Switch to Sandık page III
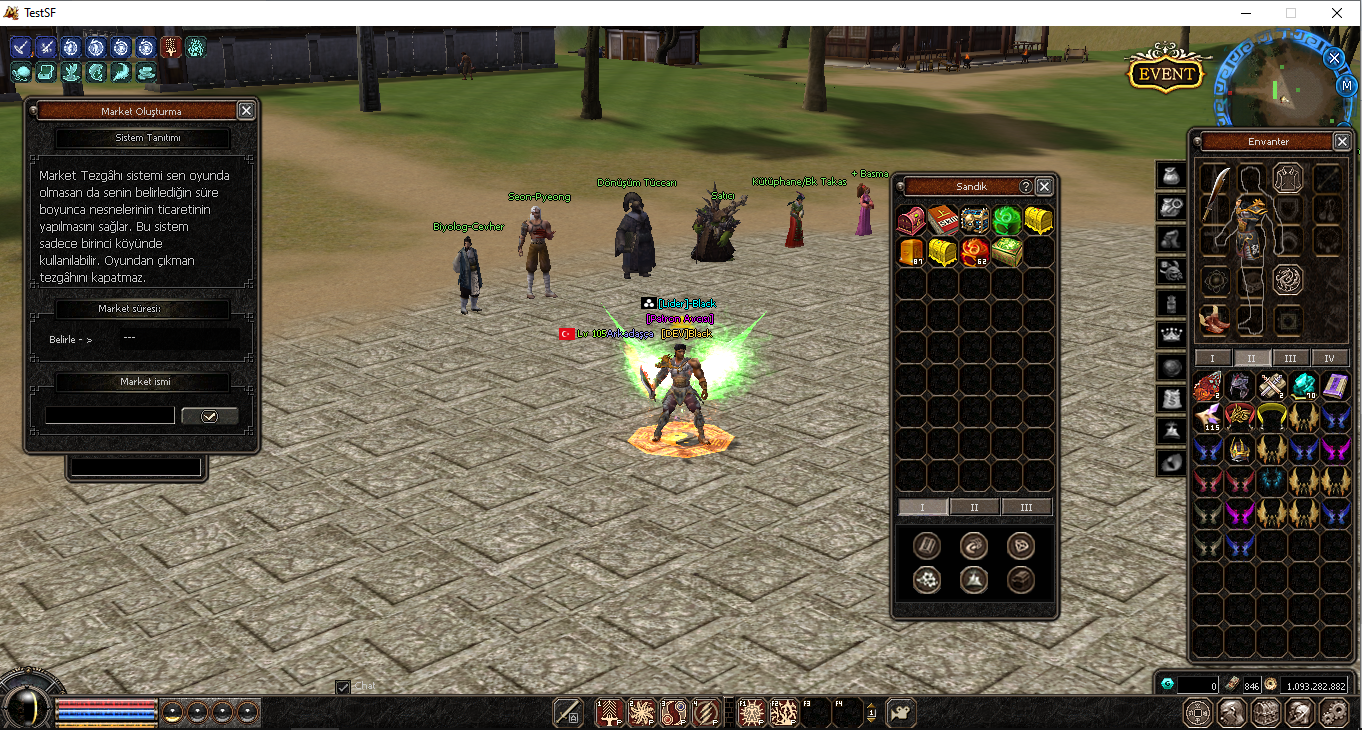 (x=1026, y=507)
